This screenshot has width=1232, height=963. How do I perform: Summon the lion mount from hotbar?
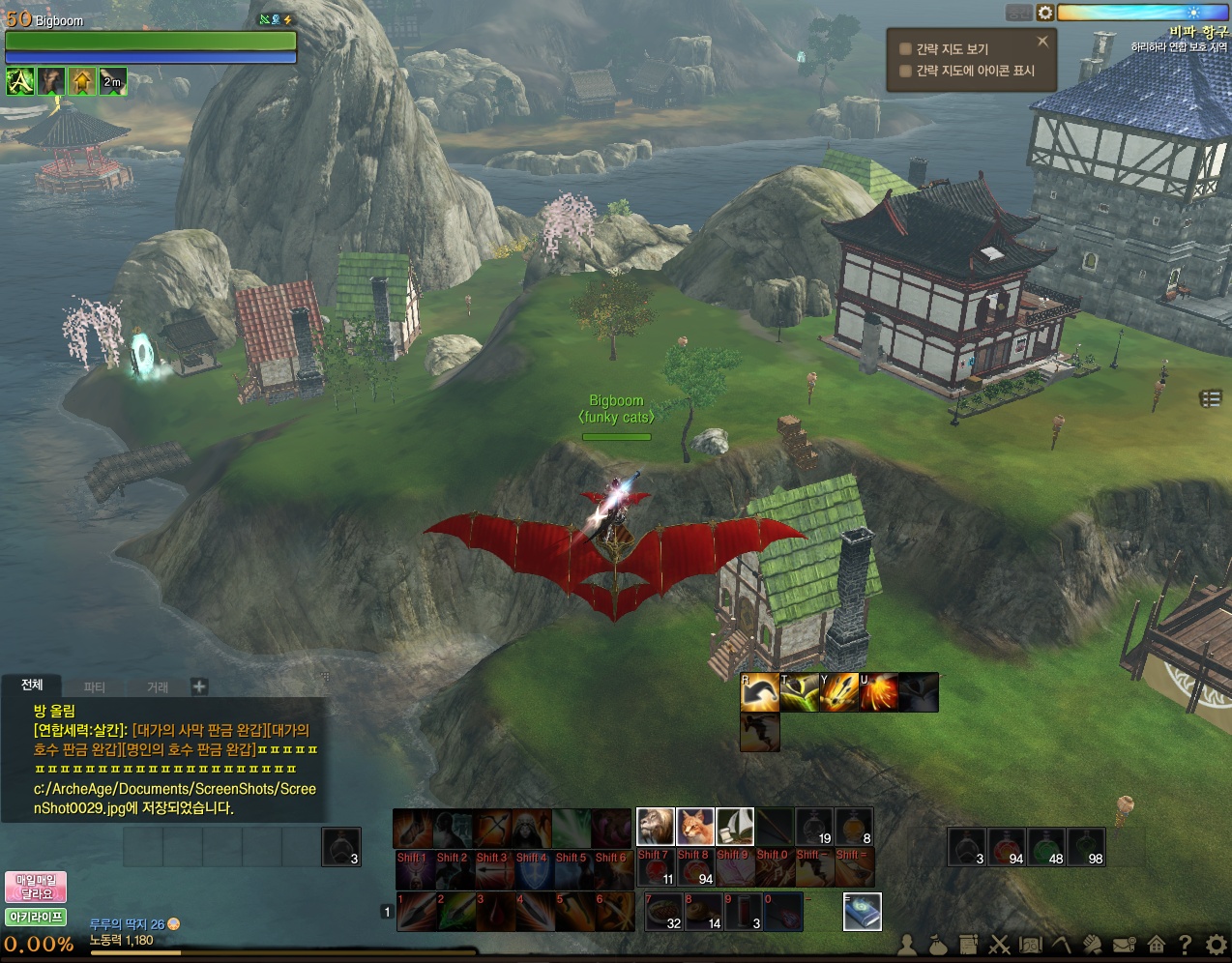point(655,827)
